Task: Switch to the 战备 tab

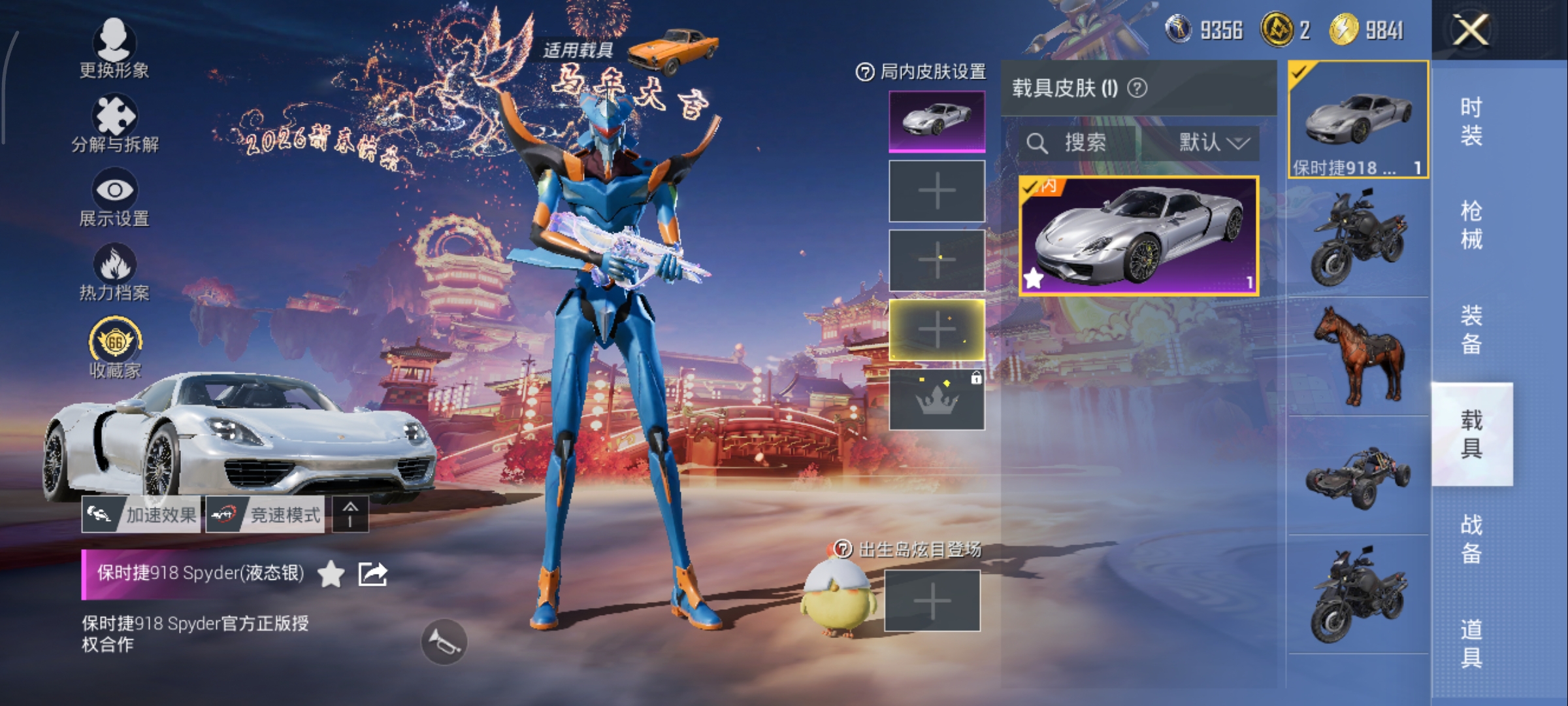Action: coord(1471,539)
